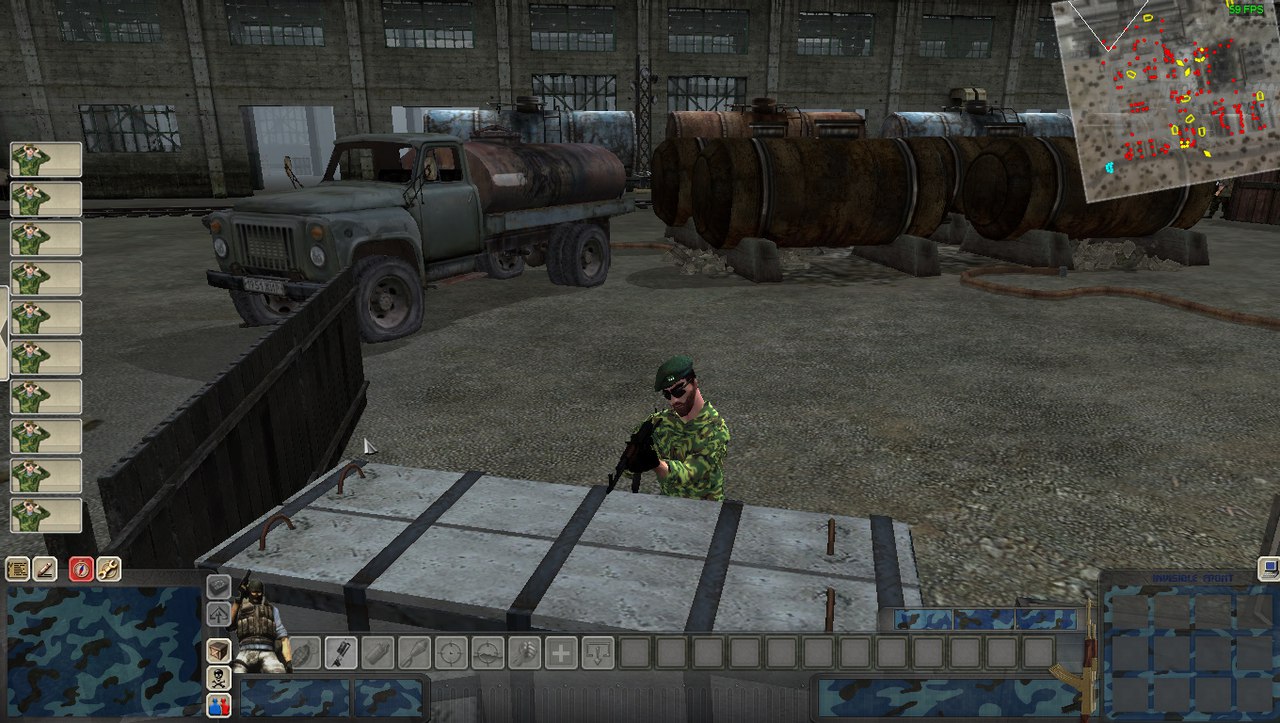
Task: Open the objectives list icon
Action: click(x=17, y=569)
